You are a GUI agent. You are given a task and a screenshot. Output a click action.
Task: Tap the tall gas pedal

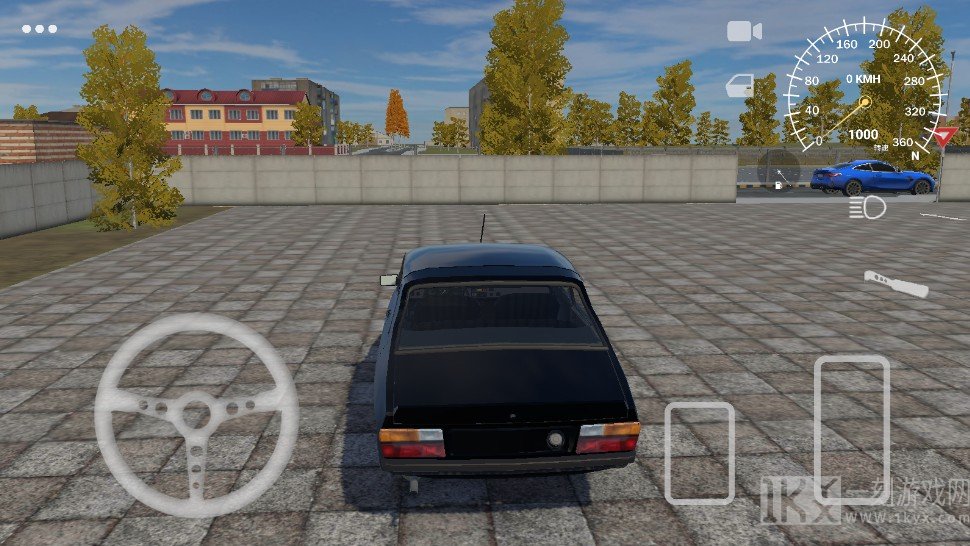(852, 427)
